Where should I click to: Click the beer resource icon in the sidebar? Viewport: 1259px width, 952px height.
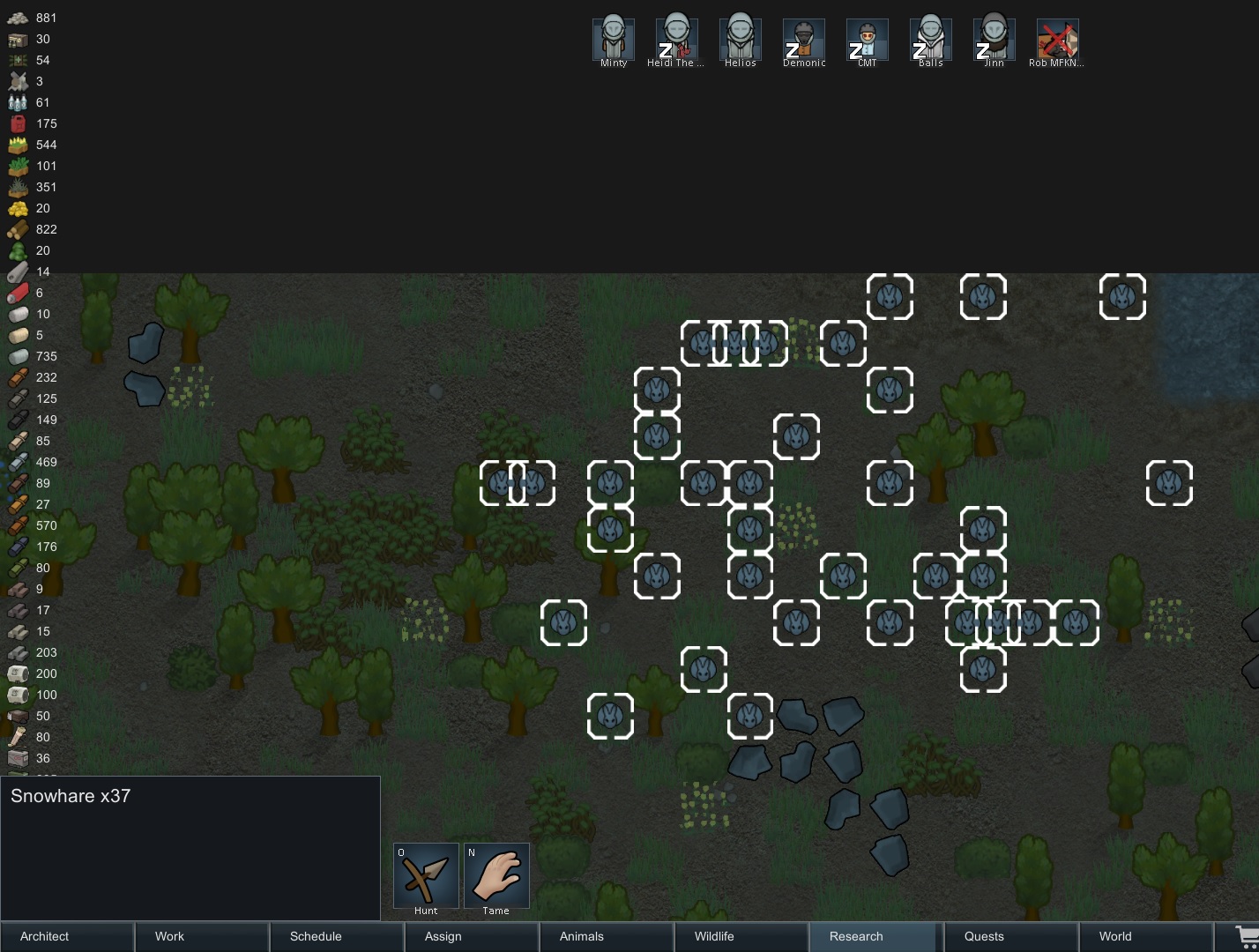tap(18, 102)
